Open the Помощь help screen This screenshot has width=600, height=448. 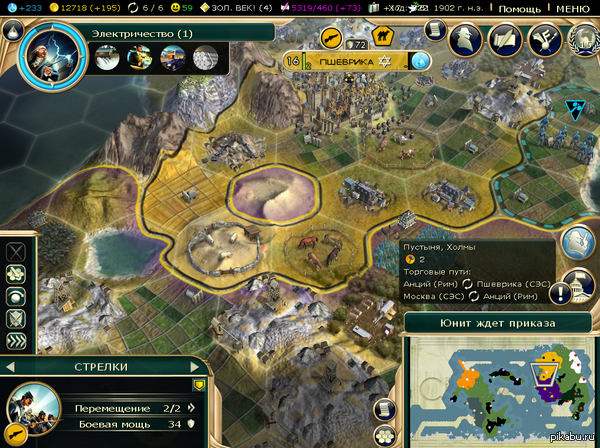tap(519, 8)
